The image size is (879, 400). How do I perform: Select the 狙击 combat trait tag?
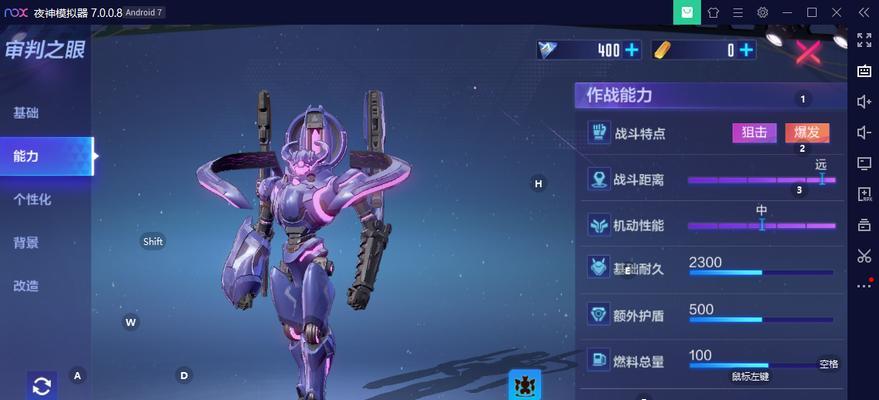(755, 132)
